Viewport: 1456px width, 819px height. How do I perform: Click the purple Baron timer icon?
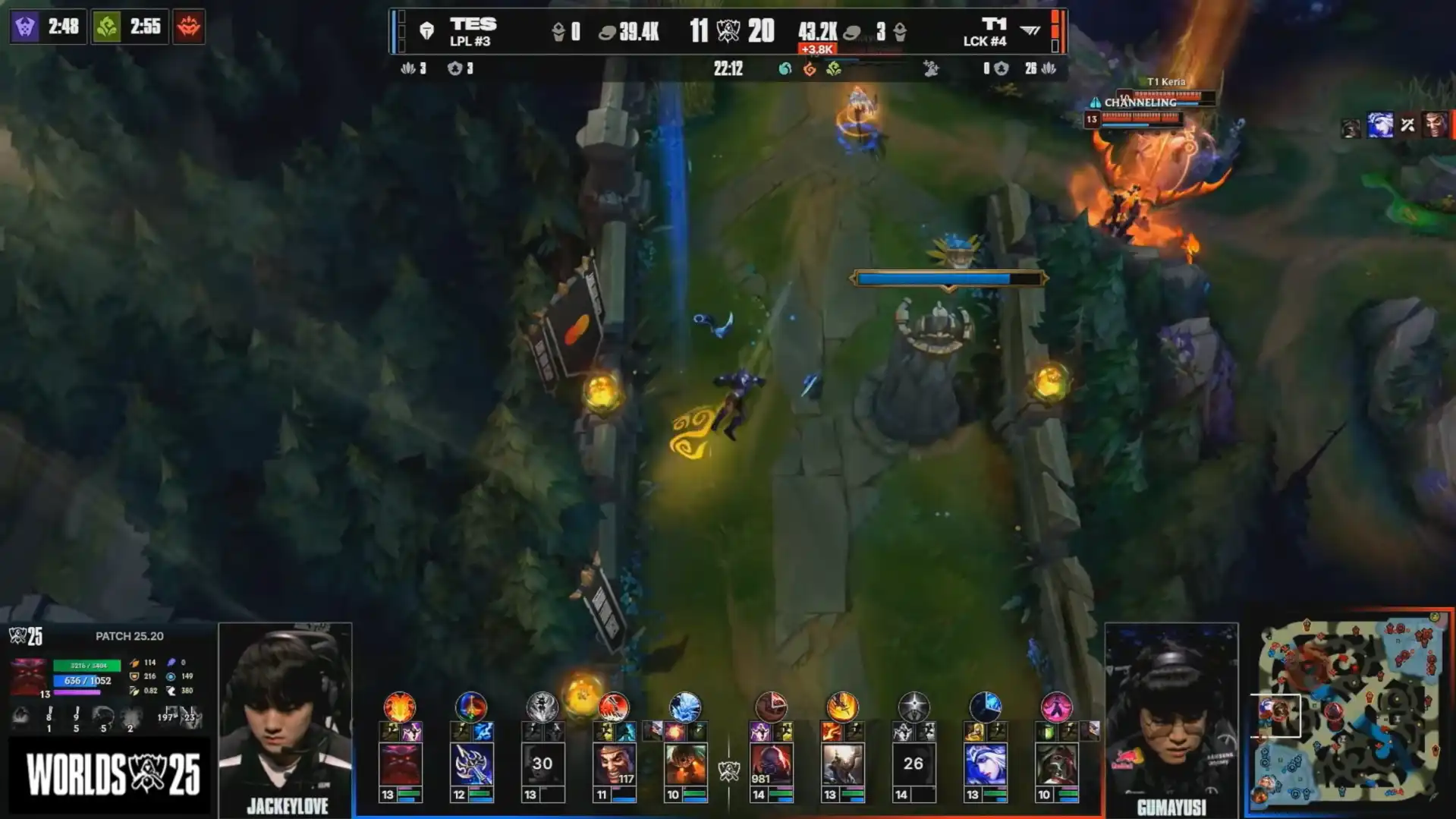point(25,27)
